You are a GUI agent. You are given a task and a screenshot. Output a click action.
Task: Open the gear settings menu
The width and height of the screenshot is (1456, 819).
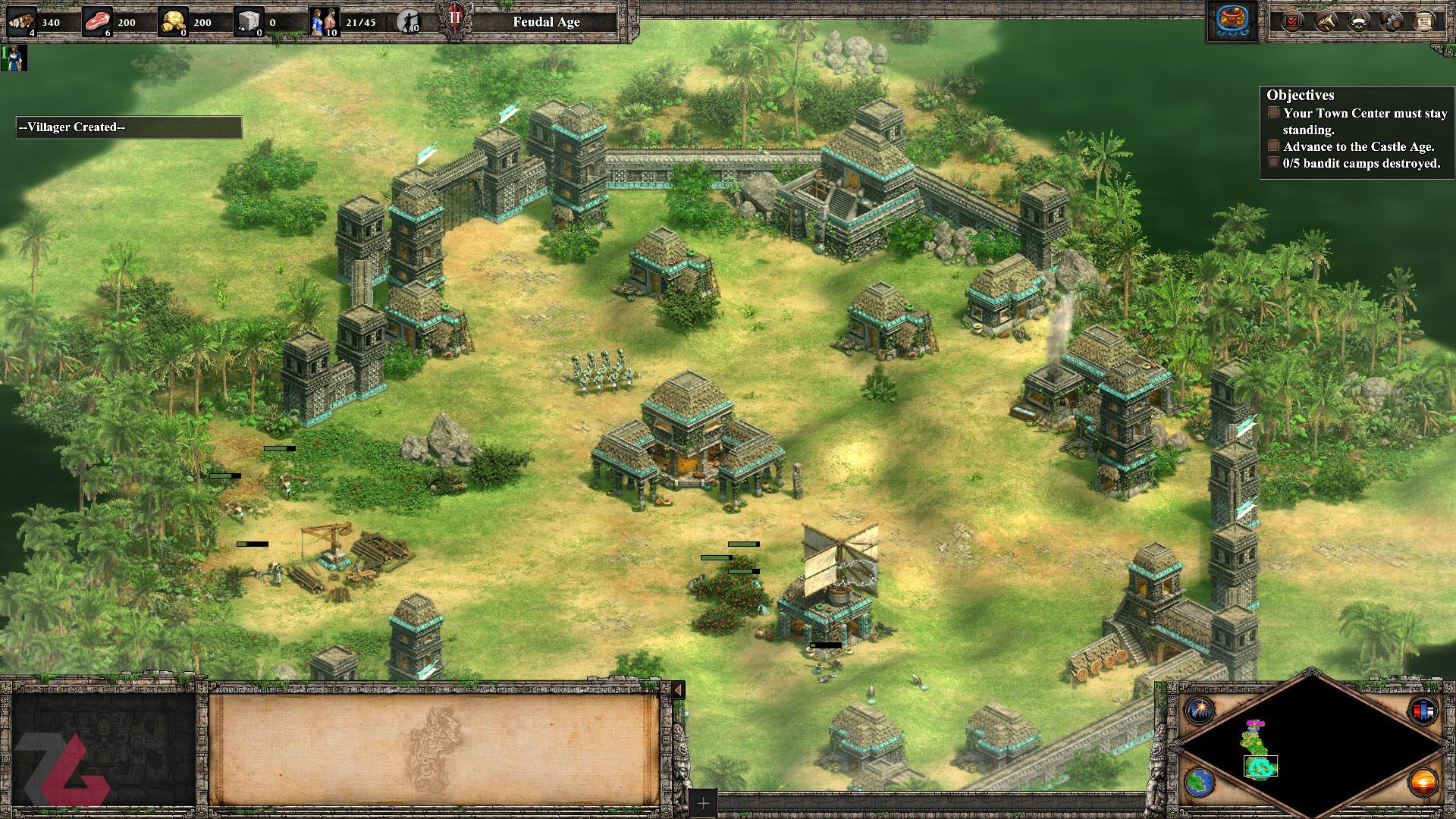coord(1392,21)
